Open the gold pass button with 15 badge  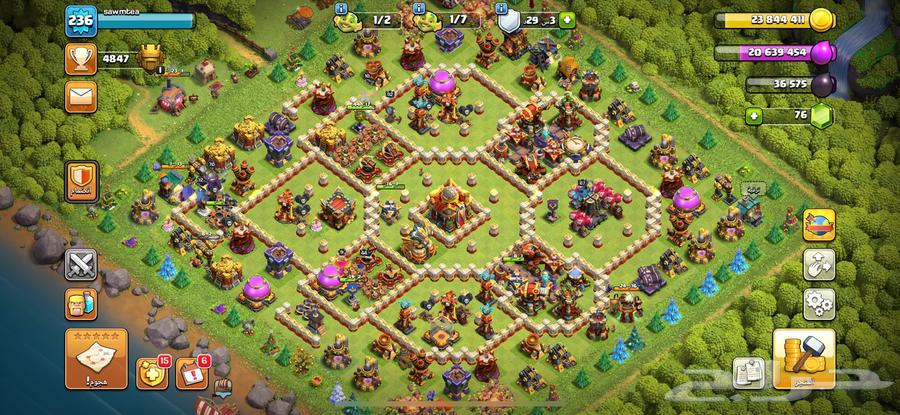pyautogui.click(x=150, y=374)
